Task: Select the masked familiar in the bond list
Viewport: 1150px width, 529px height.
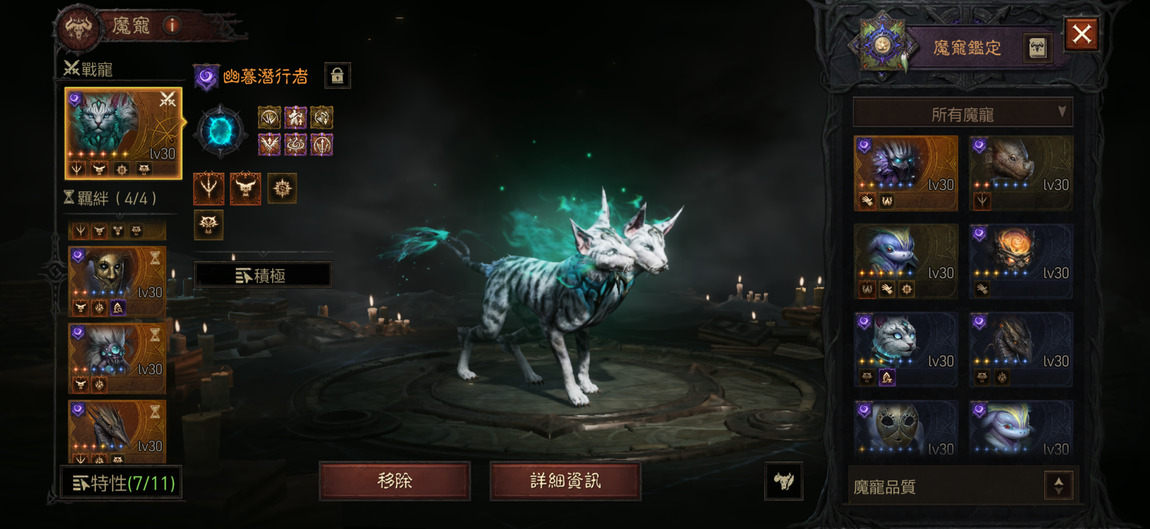Action: pyautogui.click(x=116, y=281)
